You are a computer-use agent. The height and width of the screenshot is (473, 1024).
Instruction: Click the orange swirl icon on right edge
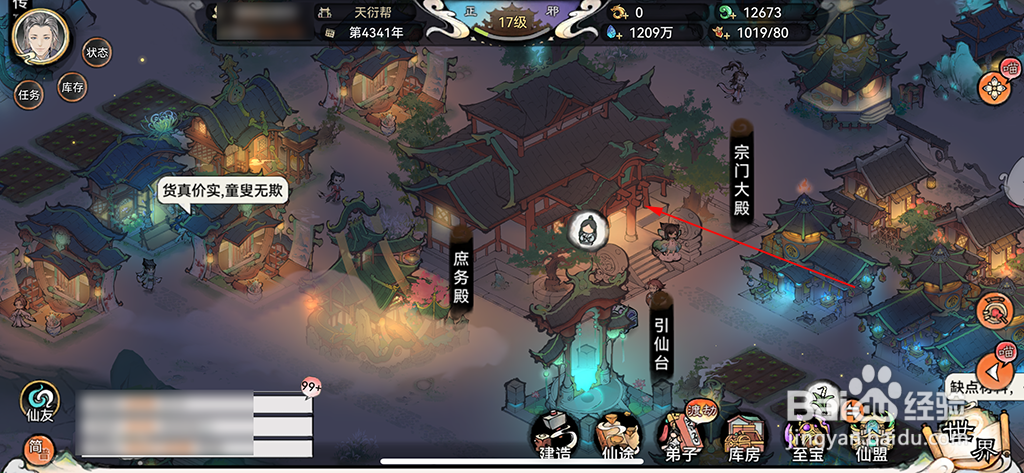click(997, 311)
